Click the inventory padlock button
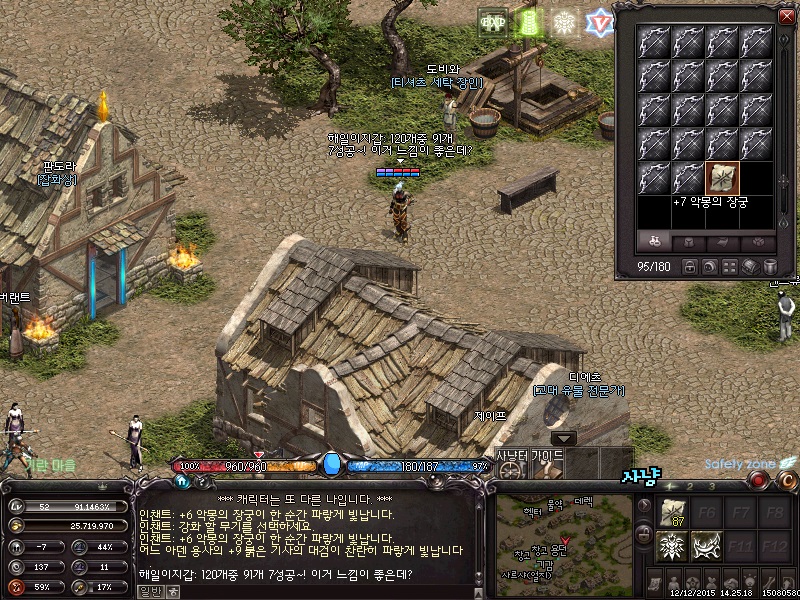The height and width of the screenshot is (600, 800). (x=691, y=267)
